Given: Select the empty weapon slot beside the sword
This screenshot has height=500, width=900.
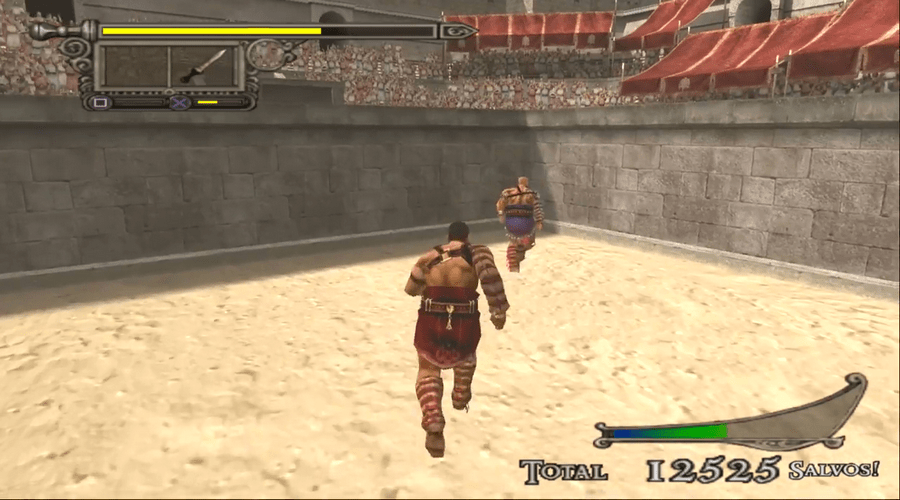Looking at the screenshot, I should 134,67.
